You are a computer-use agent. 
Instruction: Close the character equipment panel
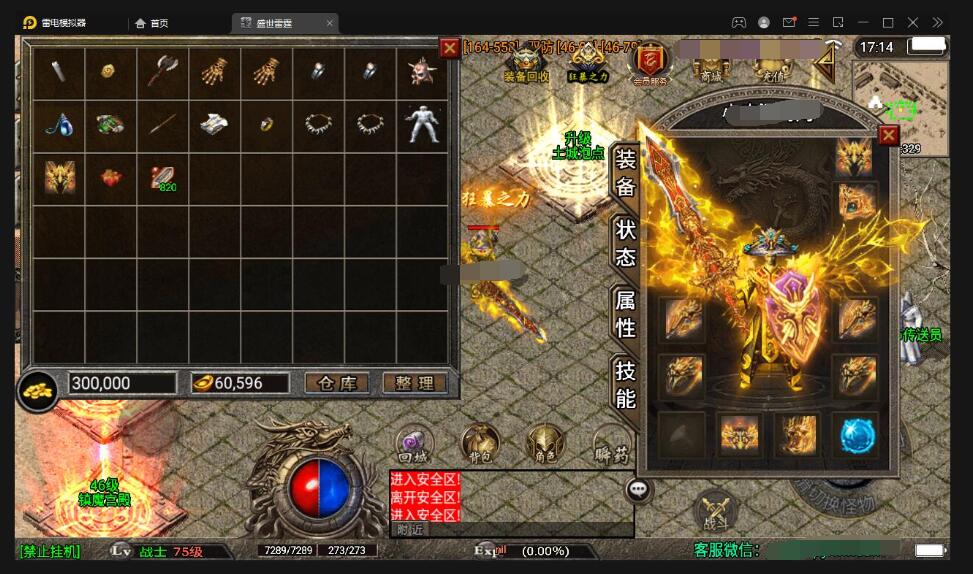(x=888, y=135)
